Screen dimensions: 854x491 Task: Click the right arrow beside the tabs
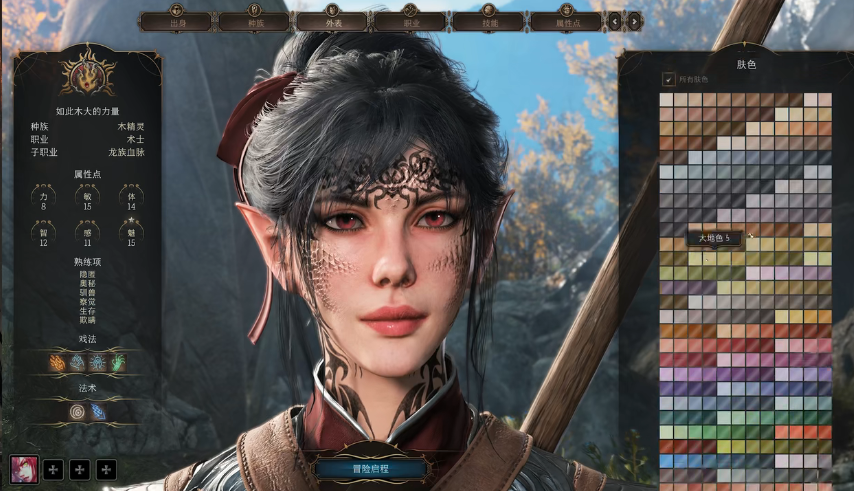pos(634,20)
